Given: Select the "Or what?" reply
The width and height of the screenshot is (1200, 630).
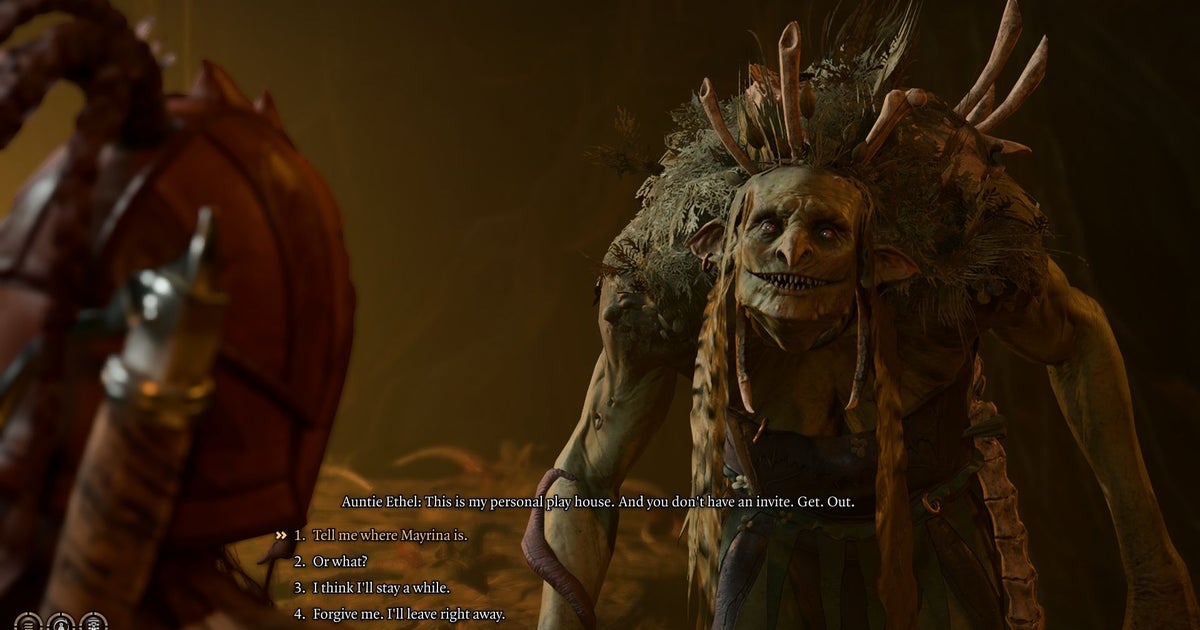Looking at the screenshot, I should [x=339, y=561].
